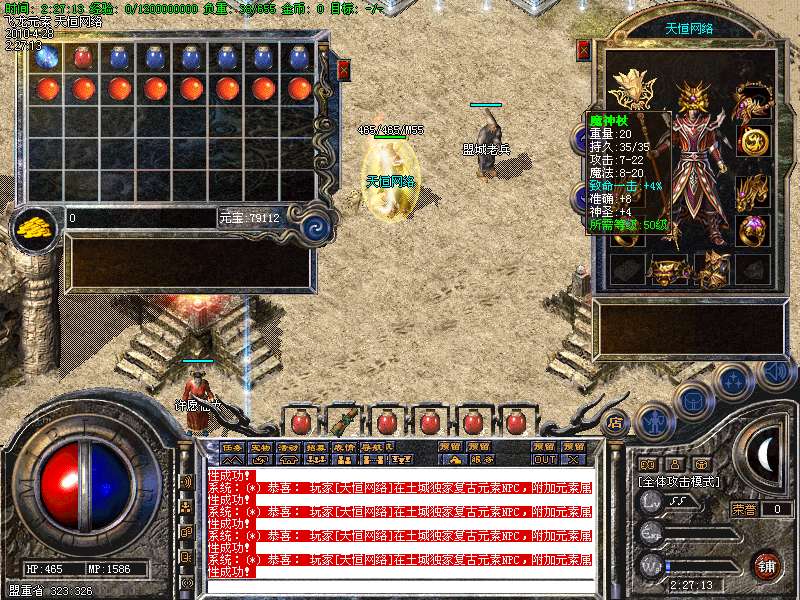The image size is (800, 600).
Task: Select the glowing blue orb item in the bag
Action: (x=47, y=59)
